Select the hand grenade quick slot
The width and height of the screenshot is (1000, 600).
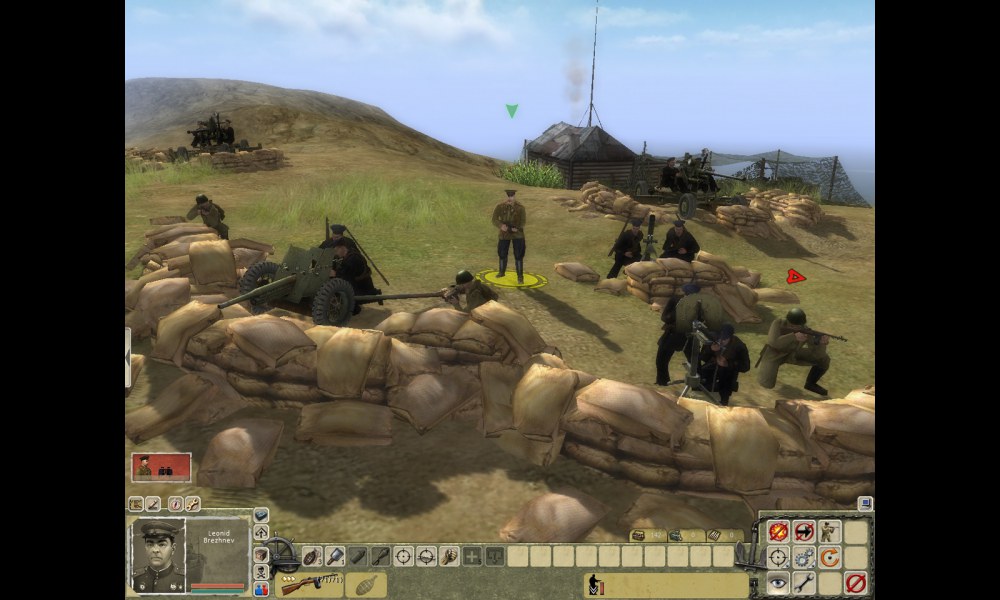click(x=310, y=556)
